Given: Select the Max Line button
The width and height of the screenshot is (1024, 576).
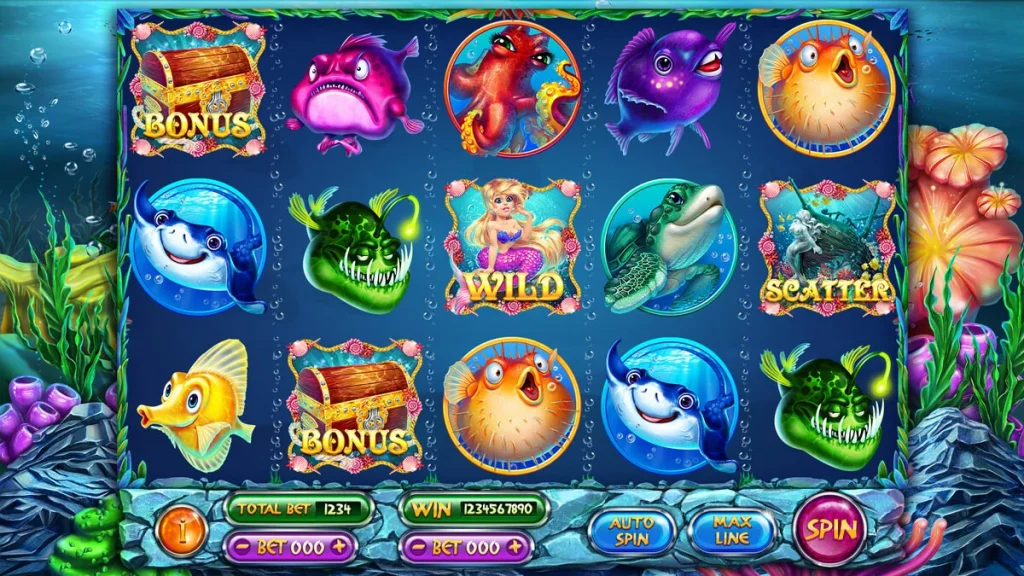Looking at the screenshot, I should [731, 530].
